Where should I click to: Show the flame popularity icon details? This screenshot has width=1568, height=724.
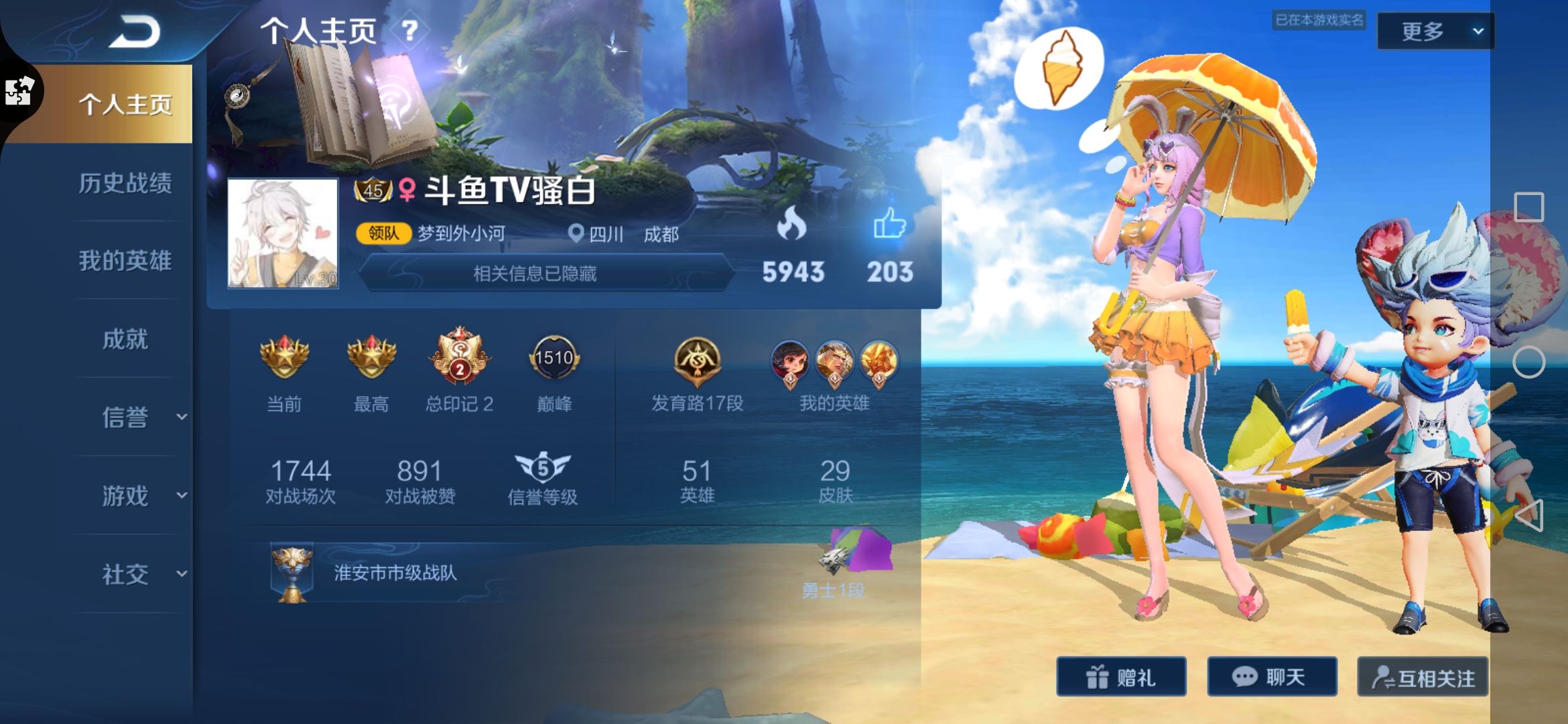coord(791,223)
